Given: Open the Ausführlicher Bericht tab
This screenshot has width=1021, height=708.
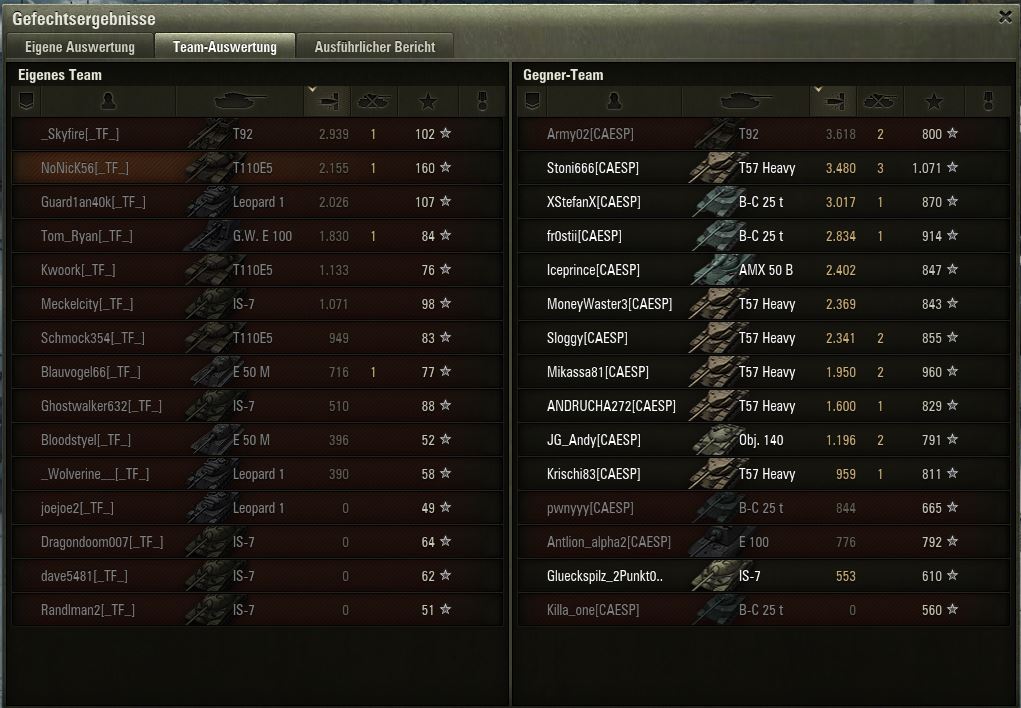Looking at the screenshot, I should click(374, 47).
